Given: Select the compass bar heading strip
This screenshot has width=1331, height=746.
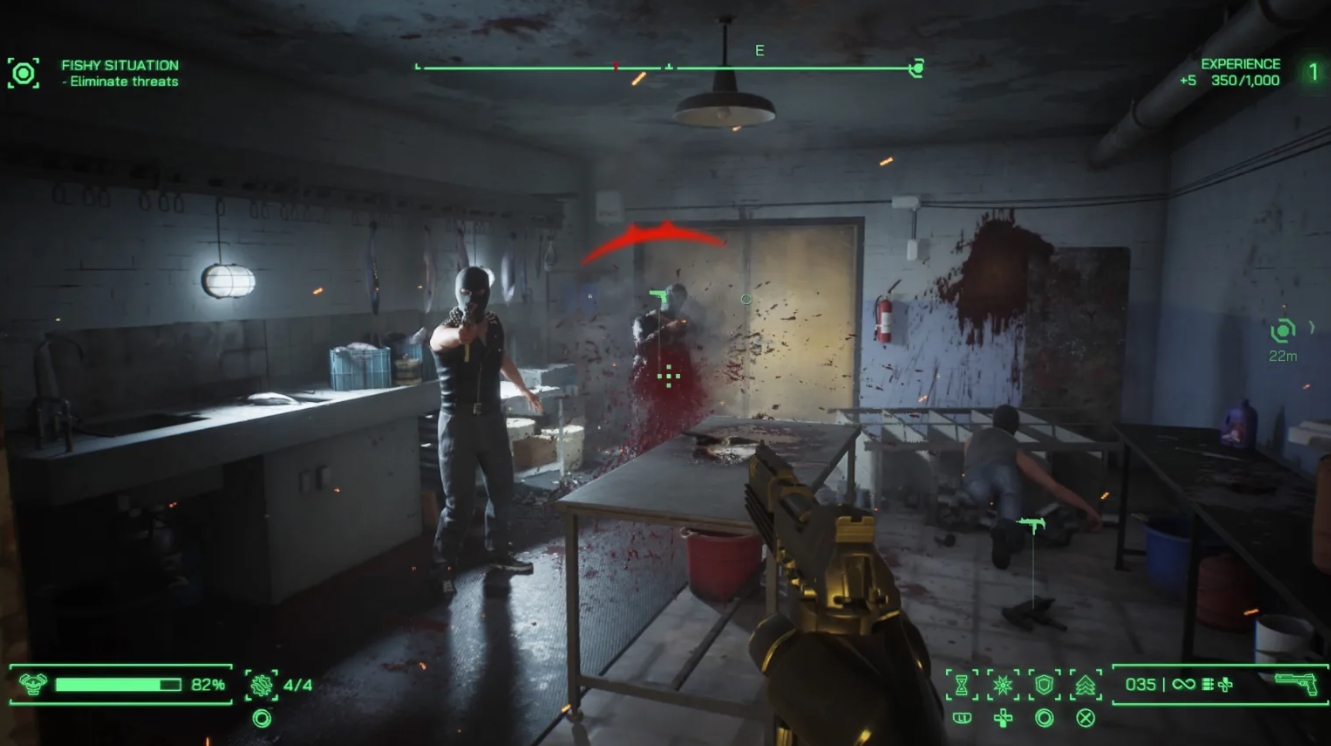Looking at the screenshot, I should pos(668,68).
